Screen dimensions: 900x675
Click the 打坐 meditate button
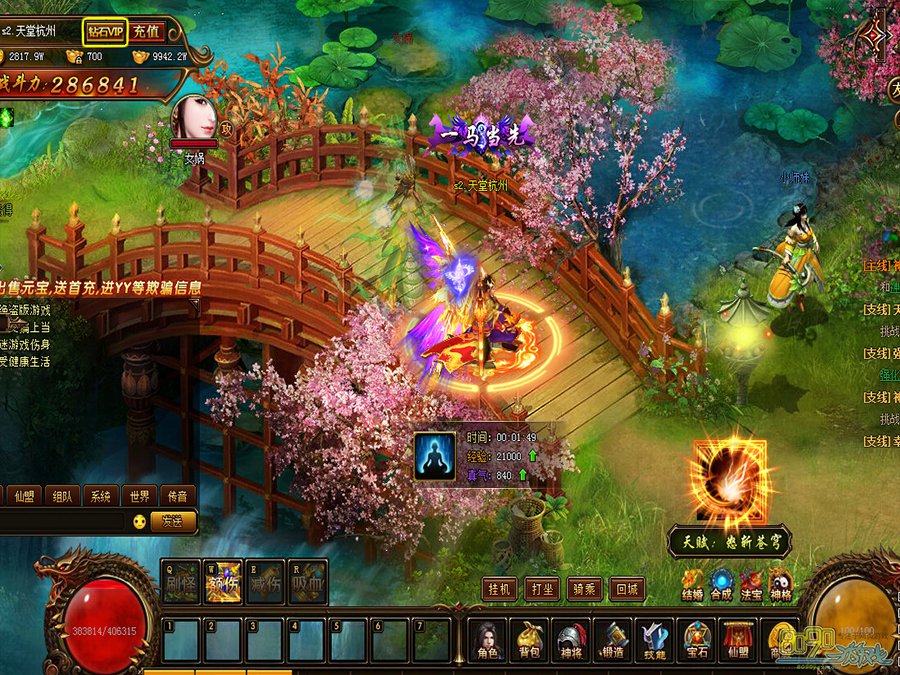[x=542, y=589]
